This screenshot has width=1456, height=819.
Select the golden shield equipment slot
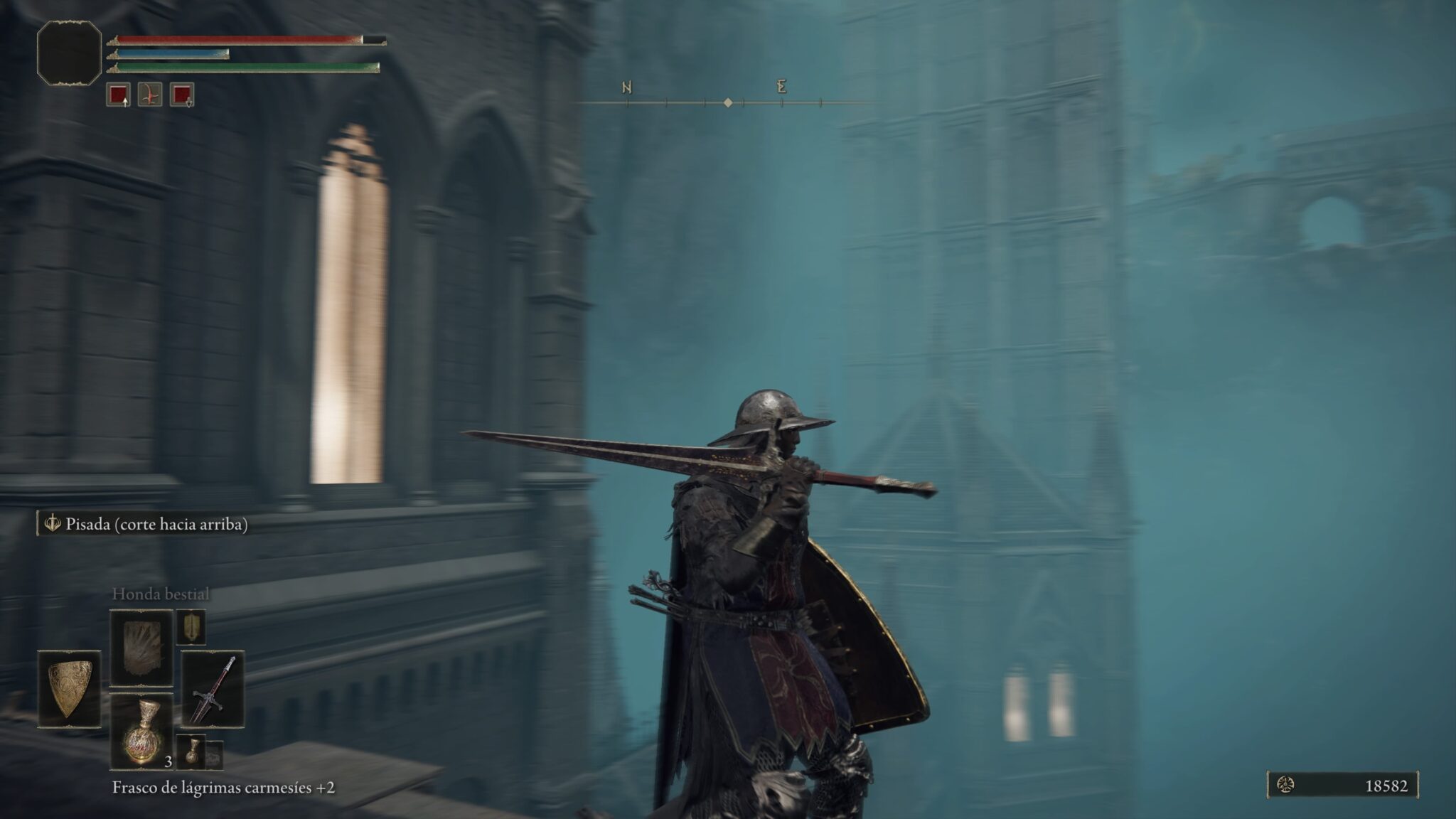coord(69,688)
